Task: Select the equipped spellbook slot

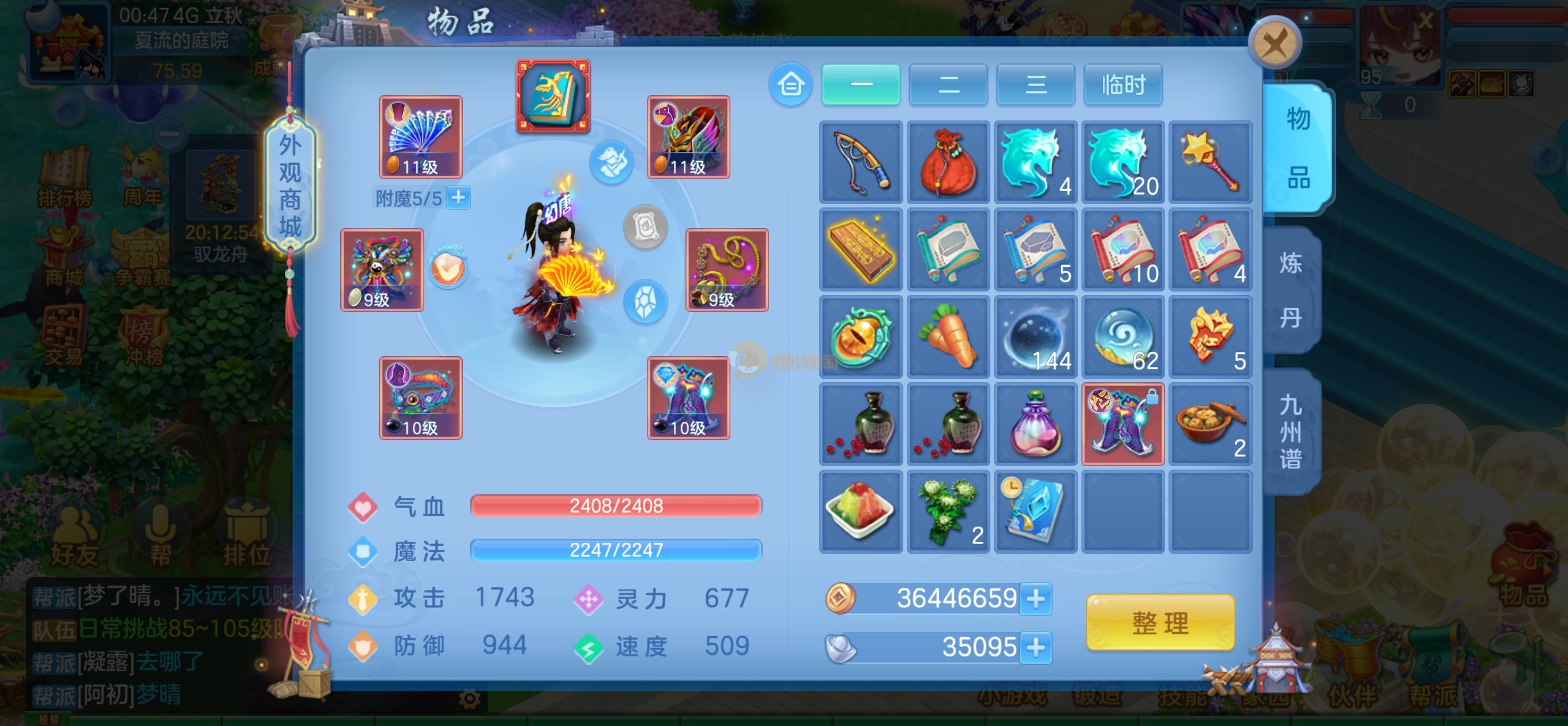Action: [553, 96]
